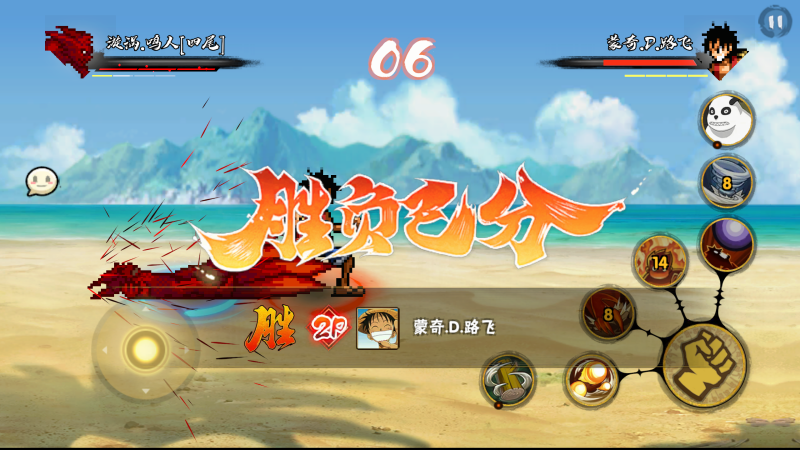Viewport: 800px width, 450px height.
Task: Trigger the fiery skill showing 14
Action: 659,261
